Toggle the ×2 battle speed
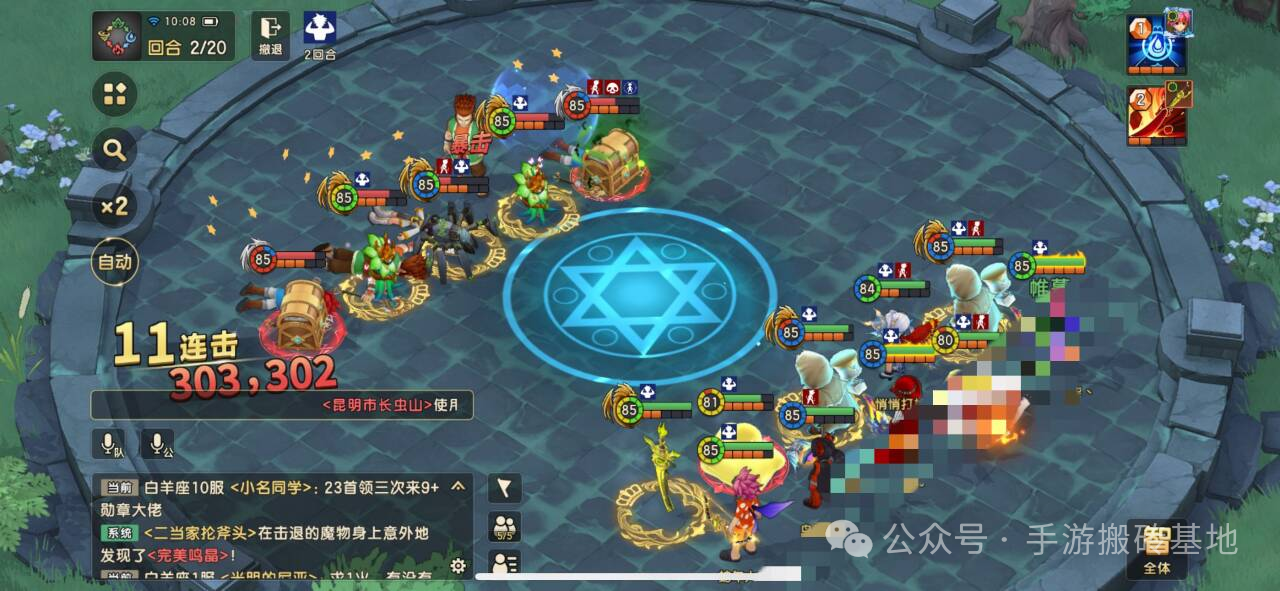The image size is (1280, 591). click(x=115, y=207)
